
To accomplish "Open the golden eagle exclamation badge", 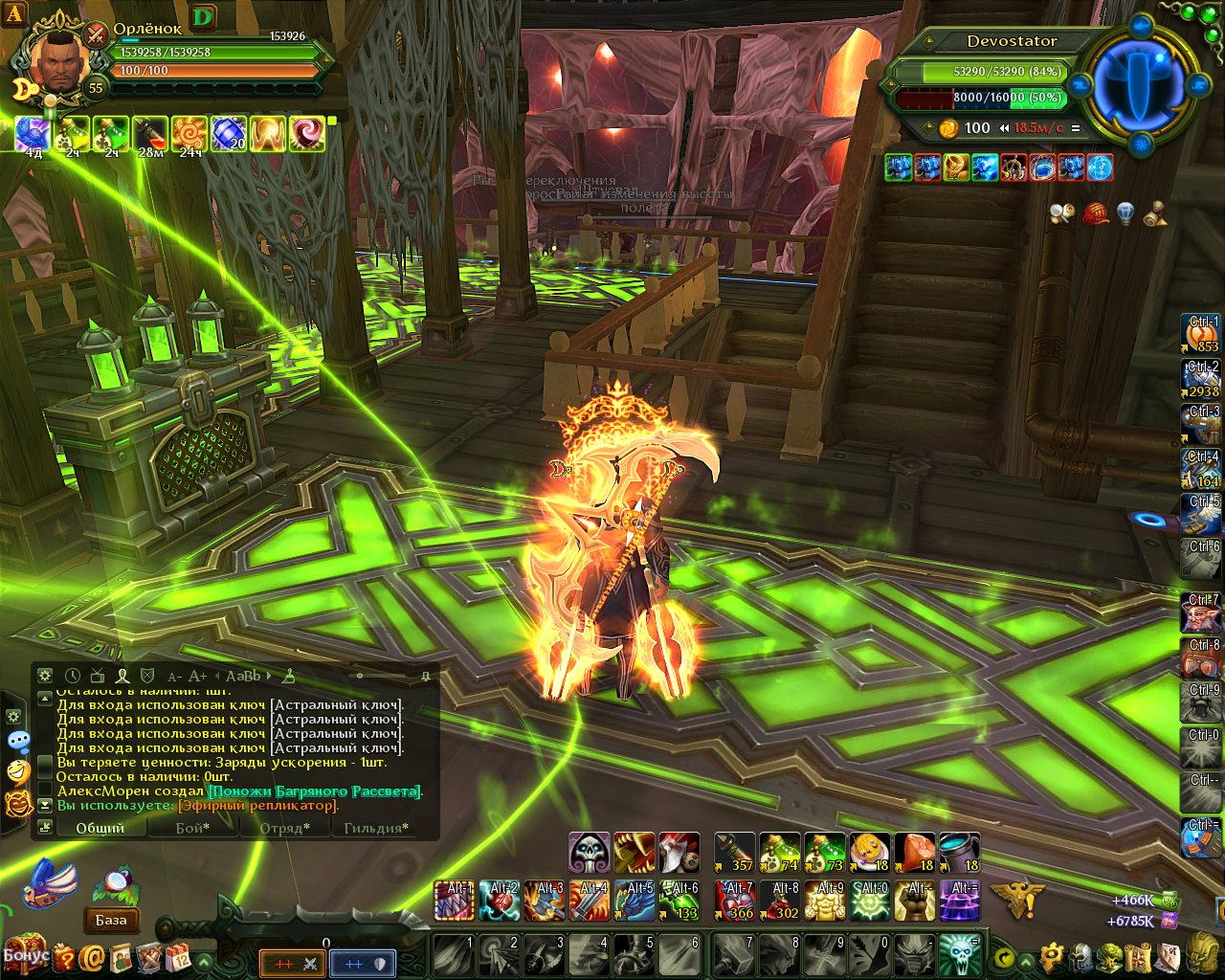I will 1013,898.
